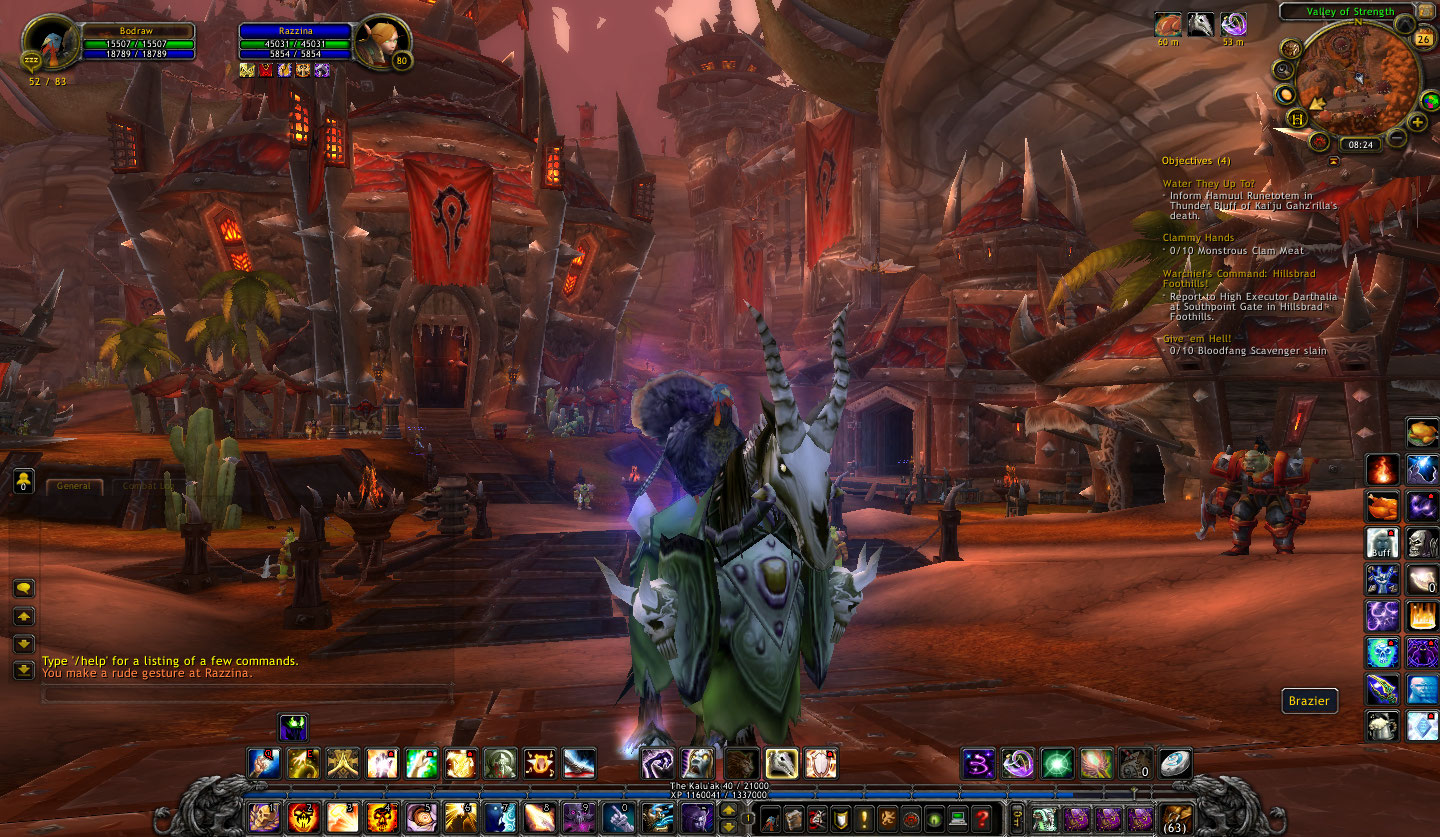
Task: Open the chat speech bubble menu
Action: (24, 588)
